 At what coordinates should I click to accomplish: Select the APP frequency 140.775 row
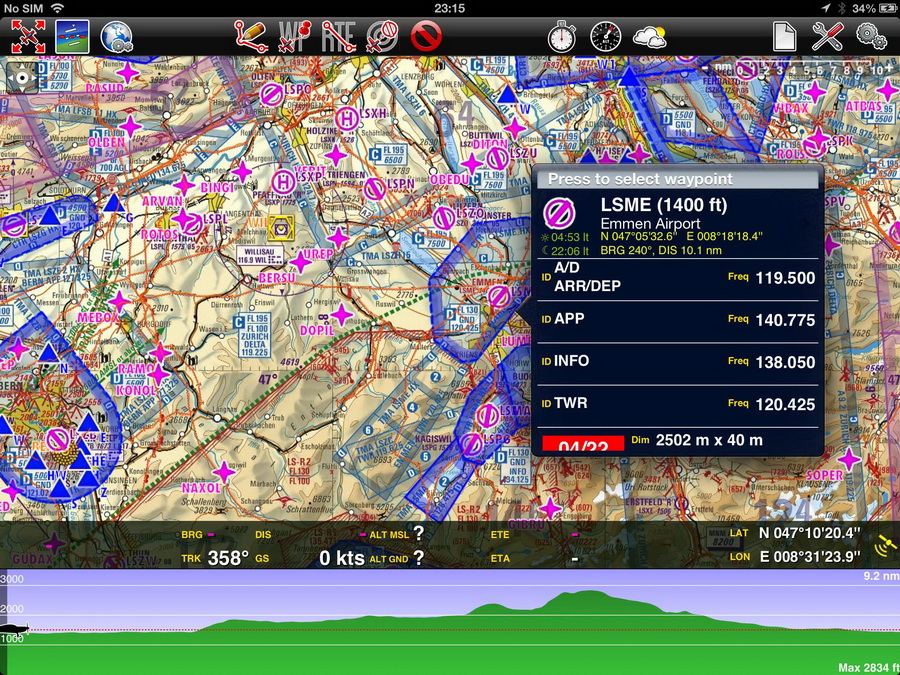677,320
